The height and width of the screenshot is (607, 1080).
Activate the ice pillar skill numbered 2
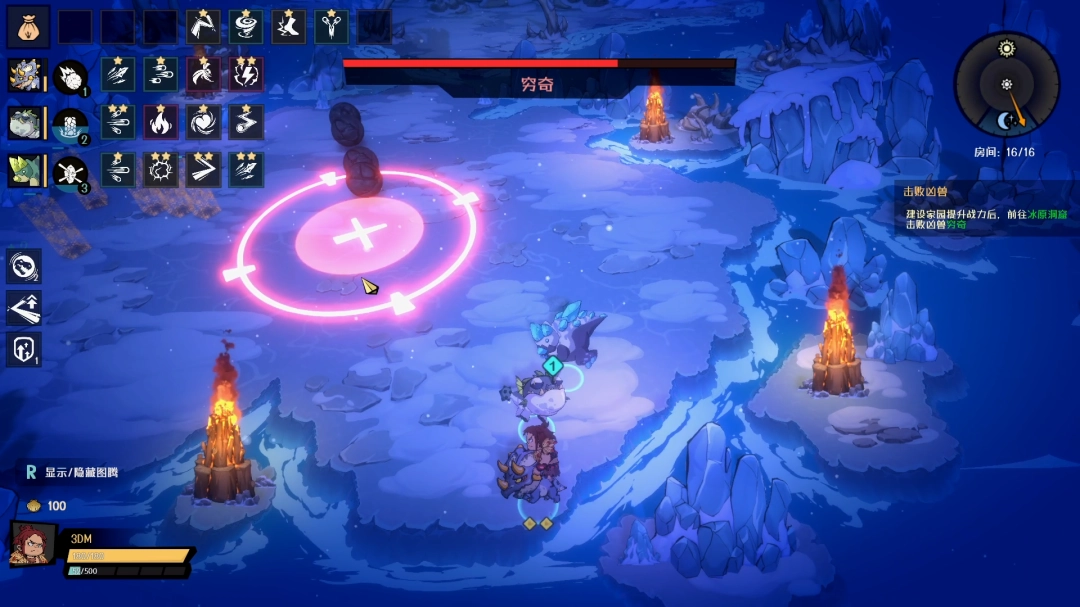[x=69, y=124]
